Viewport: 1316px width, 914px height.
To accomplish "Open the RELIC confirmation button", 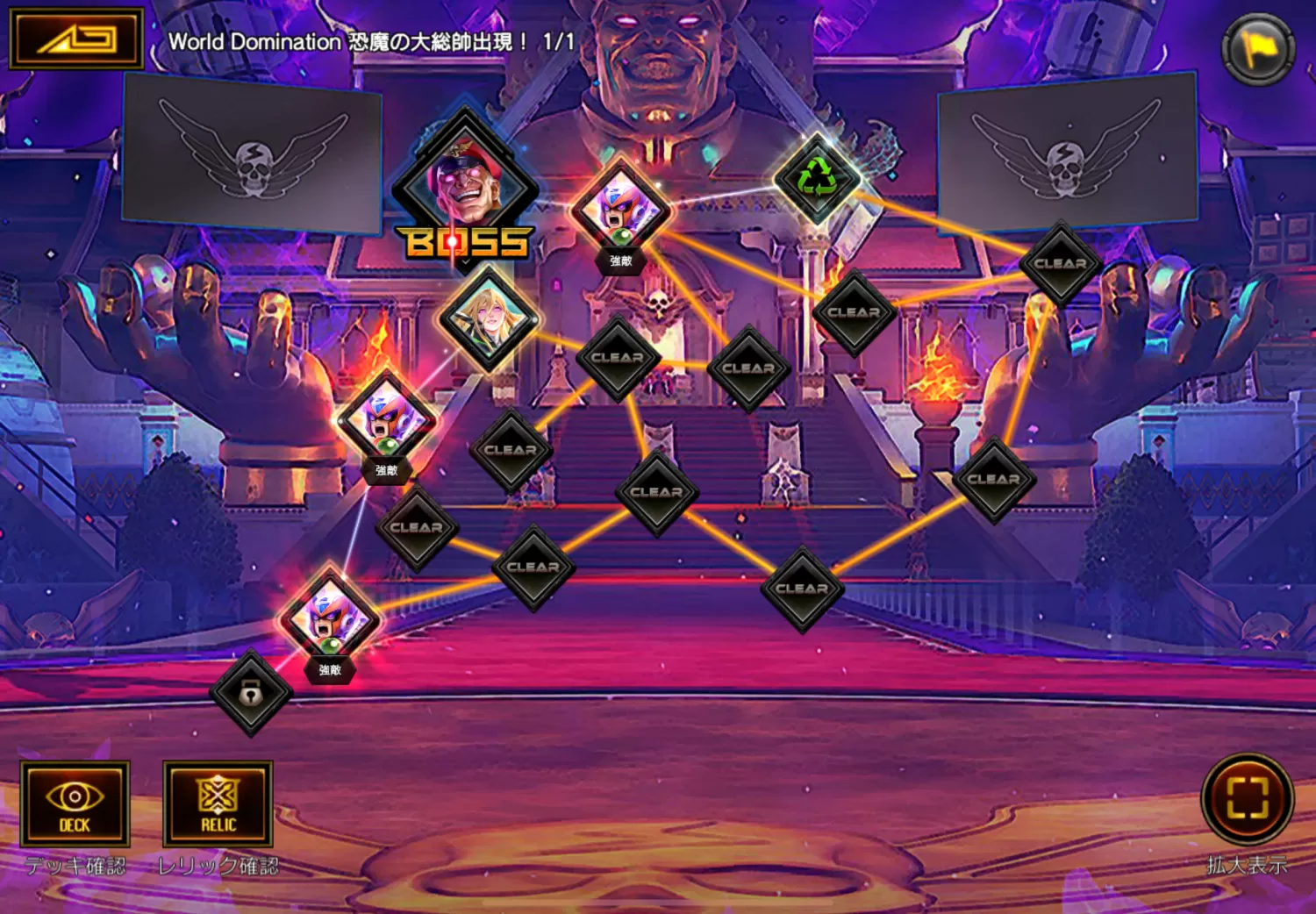I will (218, 803).
